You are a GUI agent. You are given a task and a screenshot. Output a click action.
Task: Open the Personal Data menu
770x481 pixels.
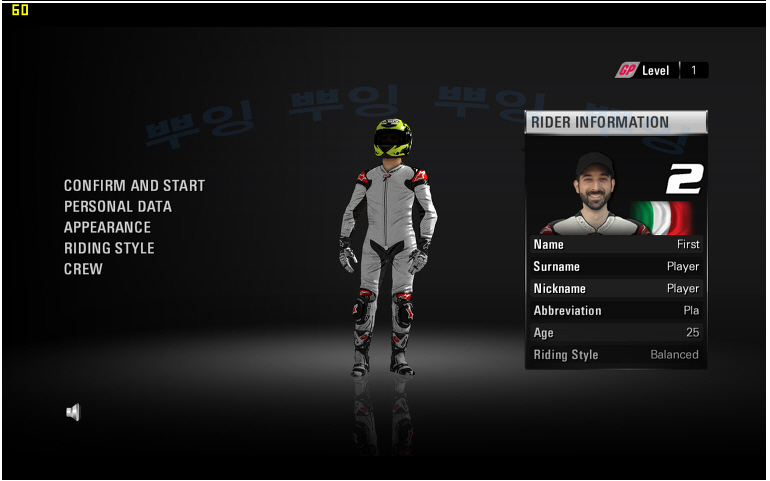pos(117,207)
